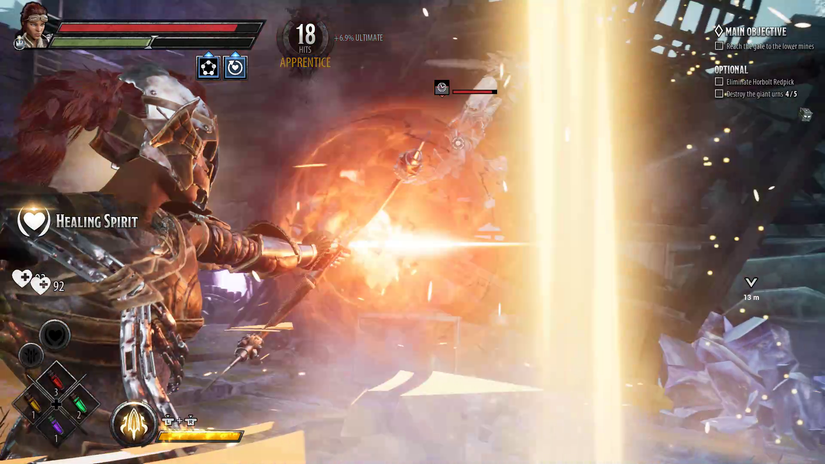Select the green potion slot

click(80, 405)
